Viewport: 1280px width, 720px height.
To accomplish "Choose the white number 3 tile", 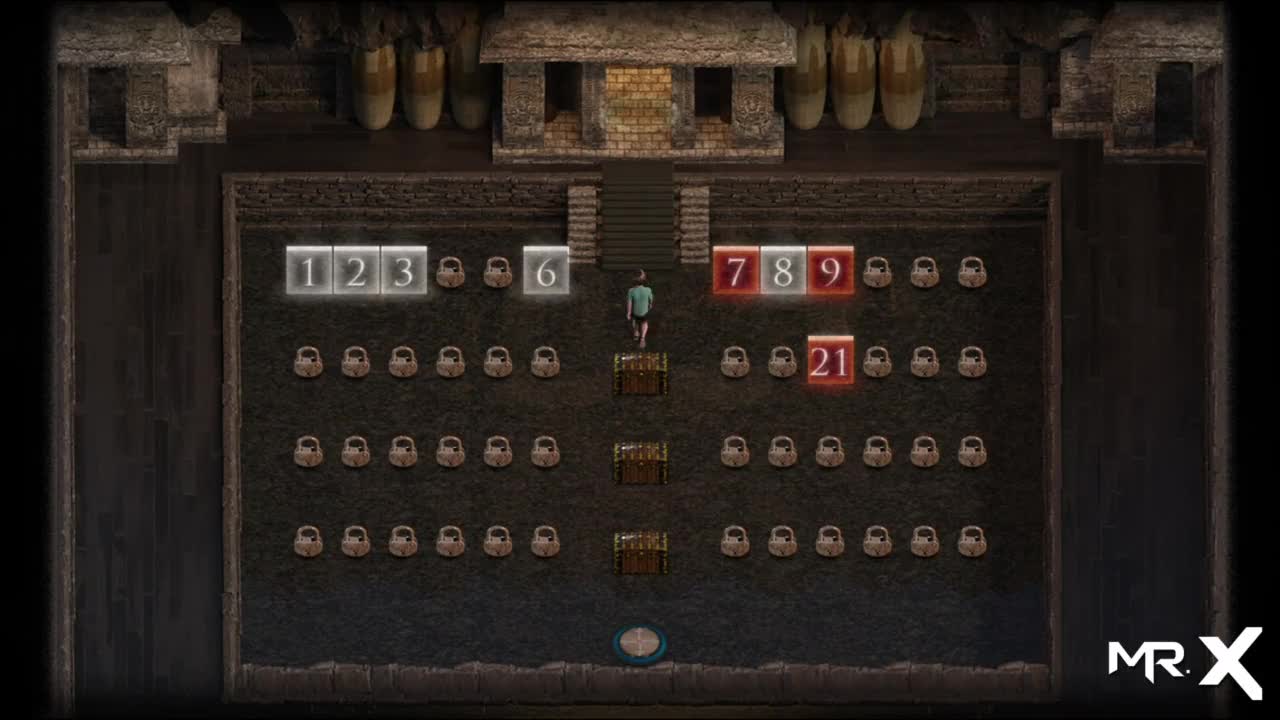I will [x=403, y=271].
